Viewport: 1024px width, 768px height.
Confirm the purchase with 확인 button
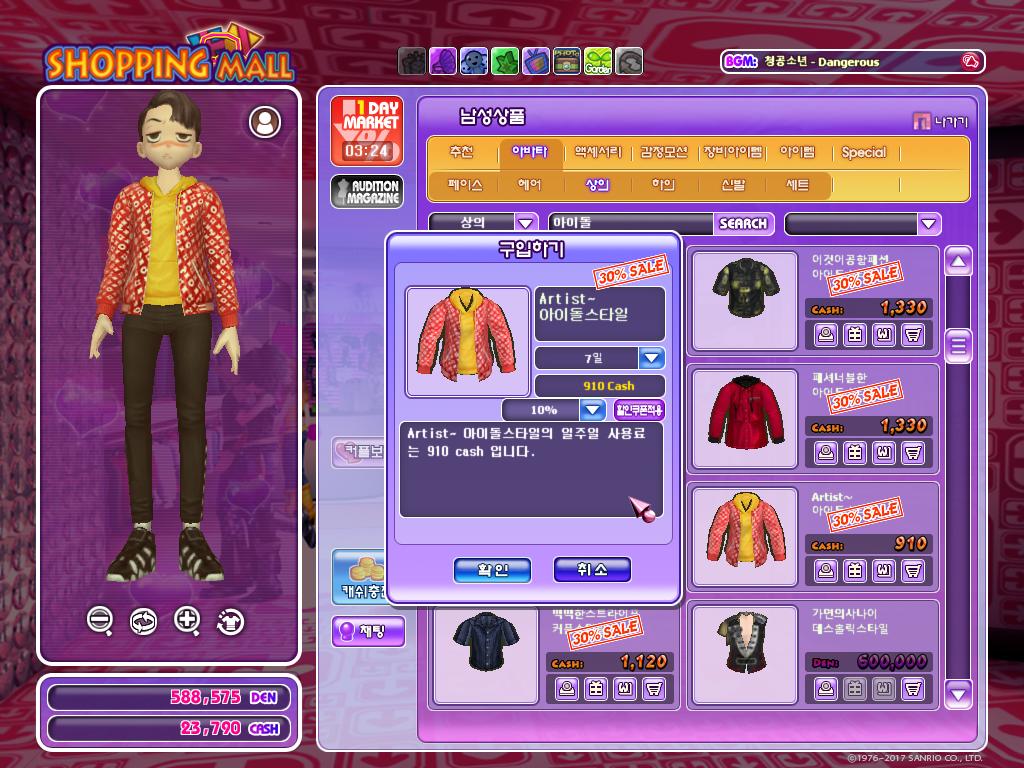(492, 570)
